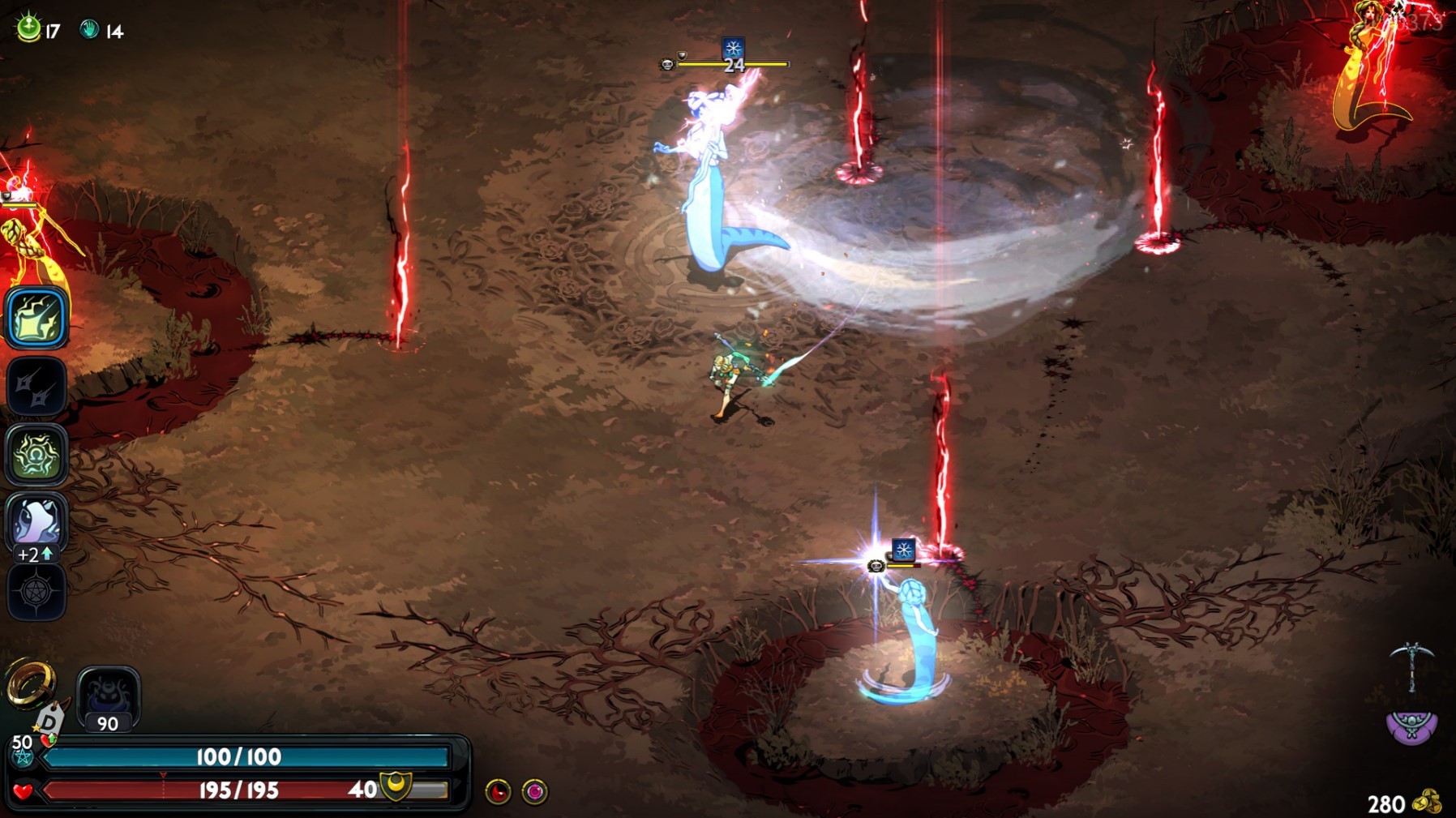The image size is (1456, 818).
Task: Click the pink orb icon
Action: 534,791
